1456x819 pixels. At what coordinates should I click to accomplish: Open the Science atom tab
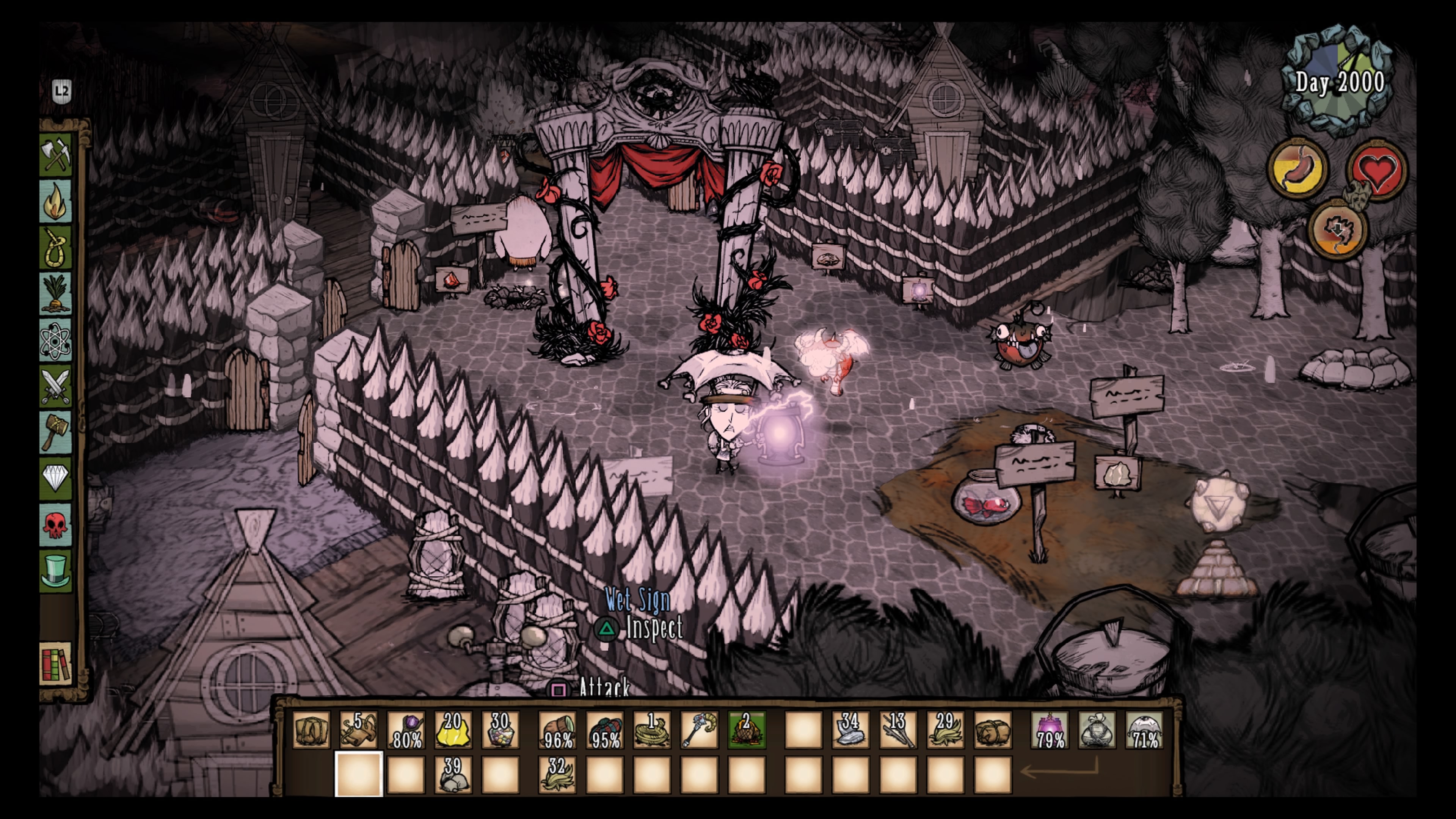click(56, 341)
